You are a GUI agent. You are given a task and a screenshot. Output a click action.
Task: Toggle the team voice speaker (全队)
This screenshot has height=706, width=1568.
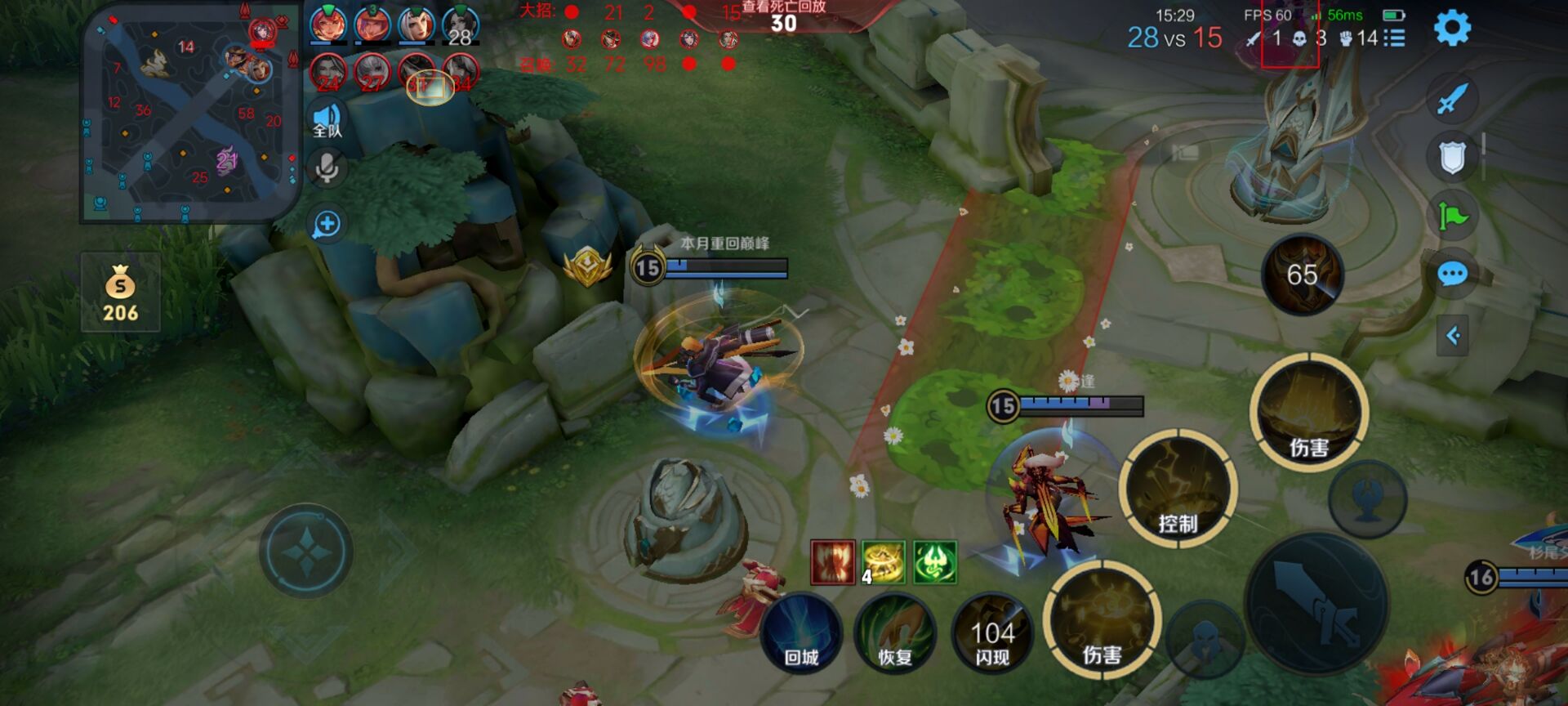coord(327,120)
